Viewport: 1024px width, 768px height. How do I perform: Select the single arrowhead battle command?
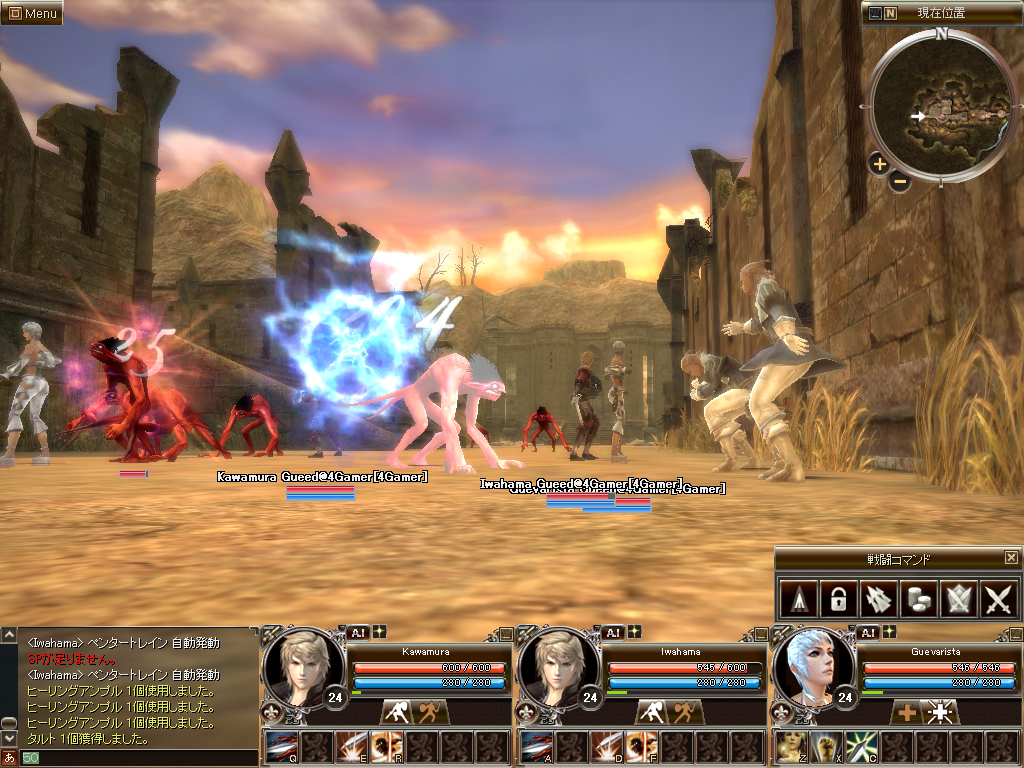click(796, 599)
